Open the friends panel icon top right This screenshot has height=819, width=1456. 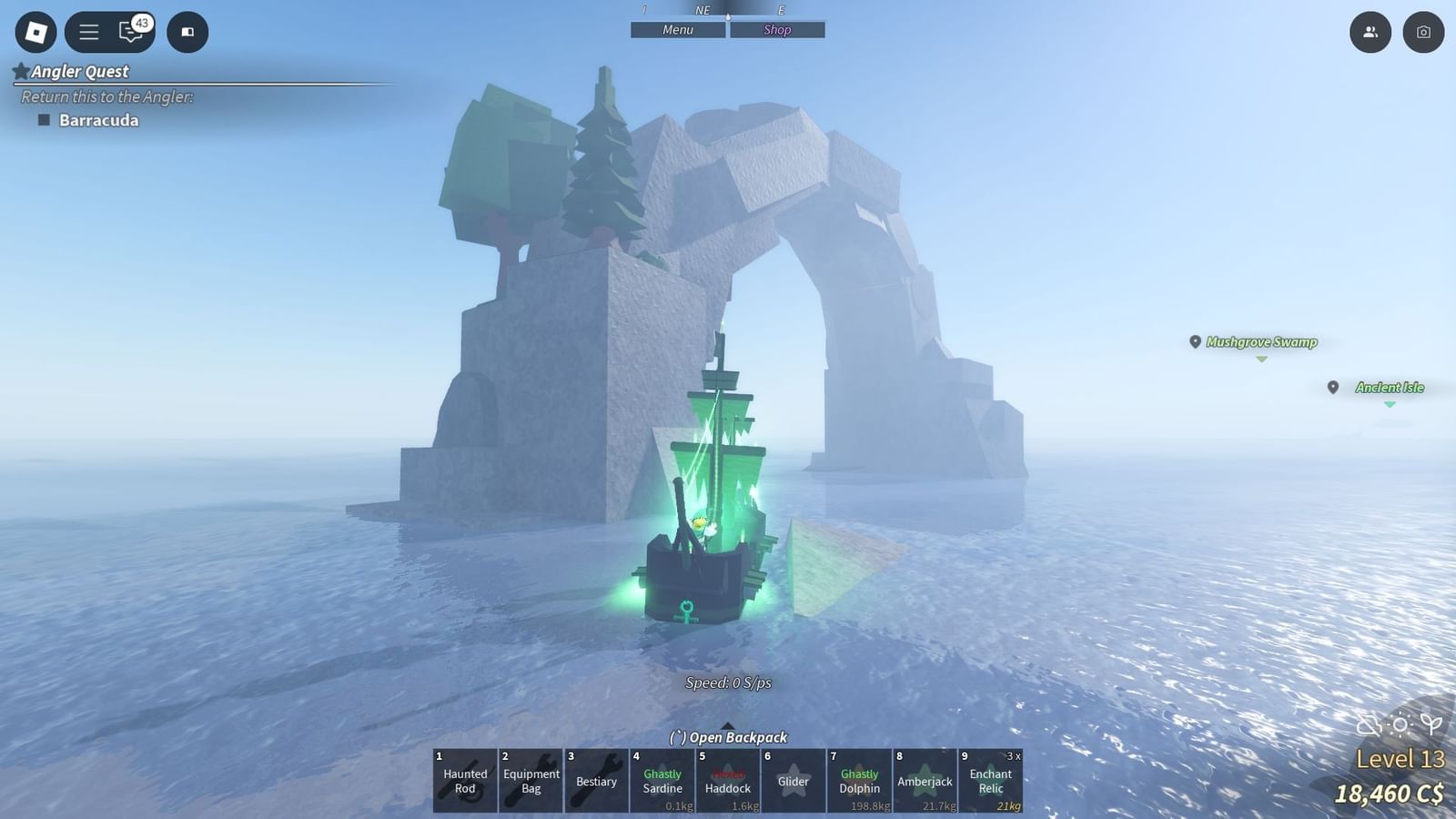pyautogui.click(x=1370, y=33)
